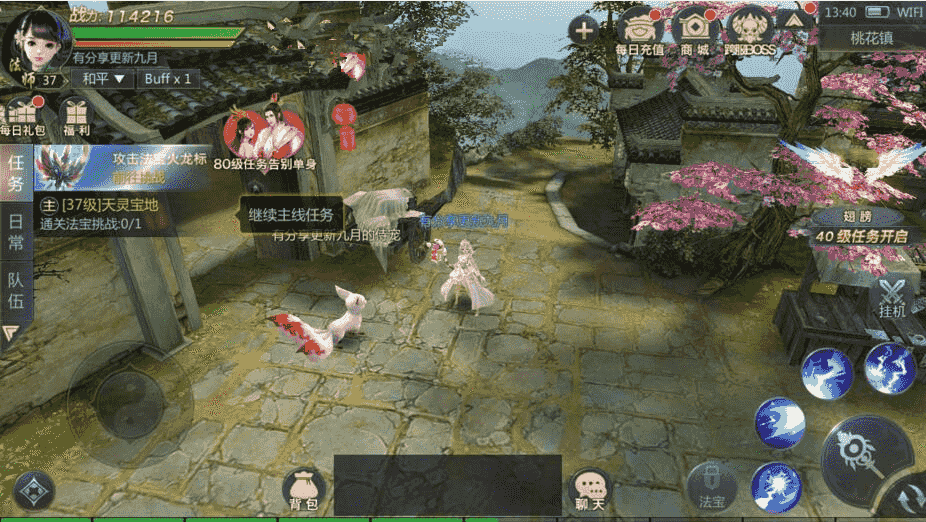Switch to the 任务 quest tab

pyautogui.click(x=16, y=170)
